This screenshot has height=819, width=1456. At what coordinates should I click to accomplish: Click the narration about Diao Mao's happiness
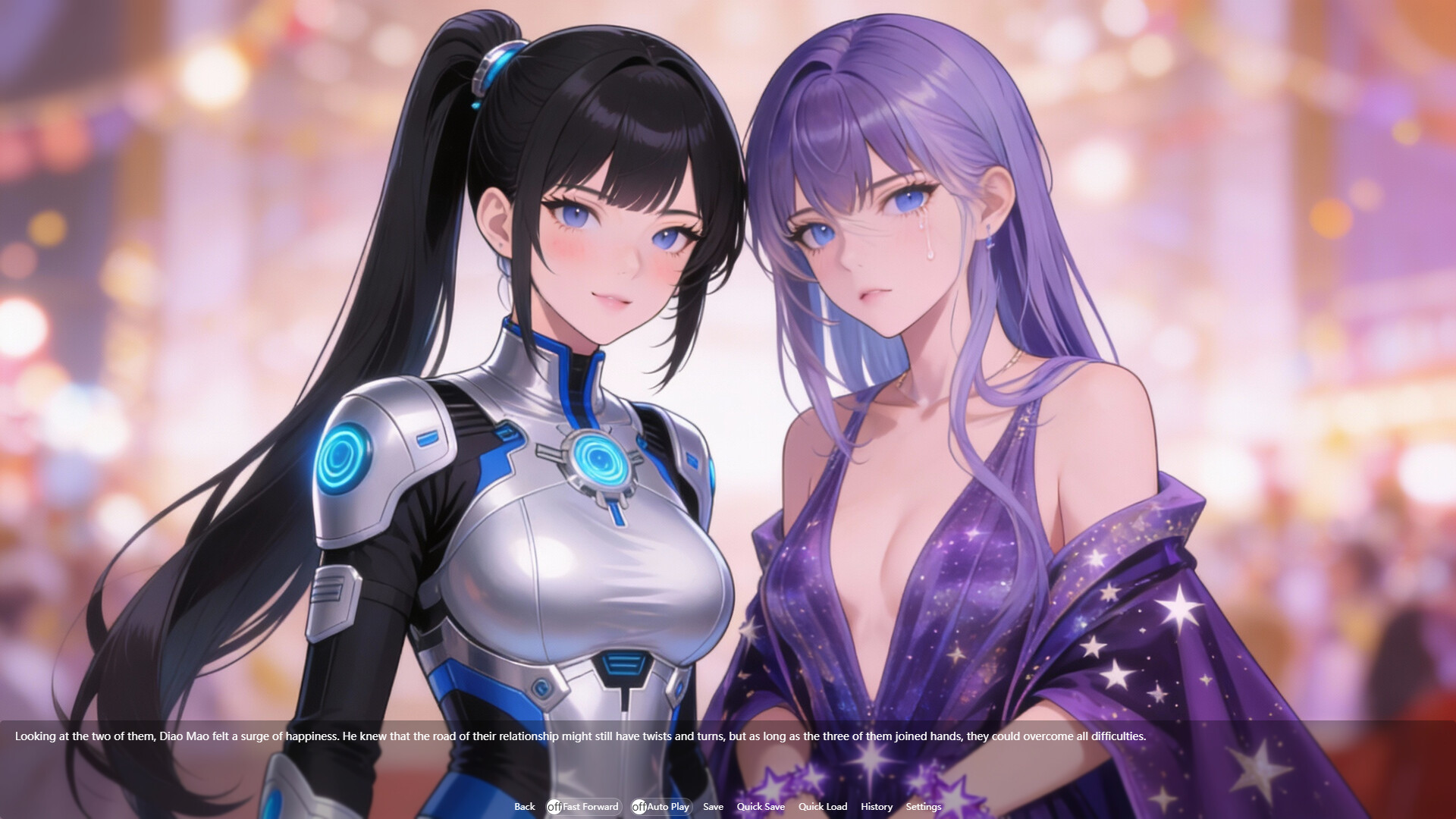pos(582,736)
